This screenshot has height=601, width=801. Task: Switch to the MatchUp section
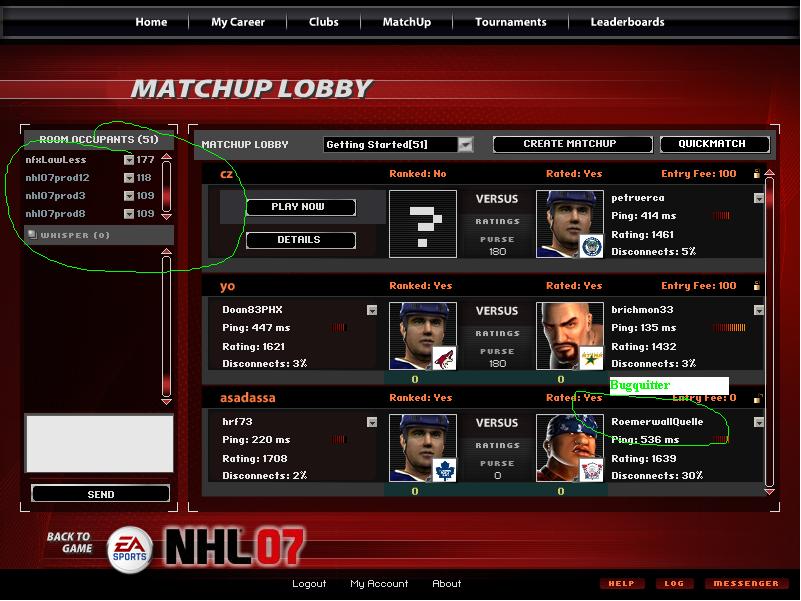coord(406,22)
